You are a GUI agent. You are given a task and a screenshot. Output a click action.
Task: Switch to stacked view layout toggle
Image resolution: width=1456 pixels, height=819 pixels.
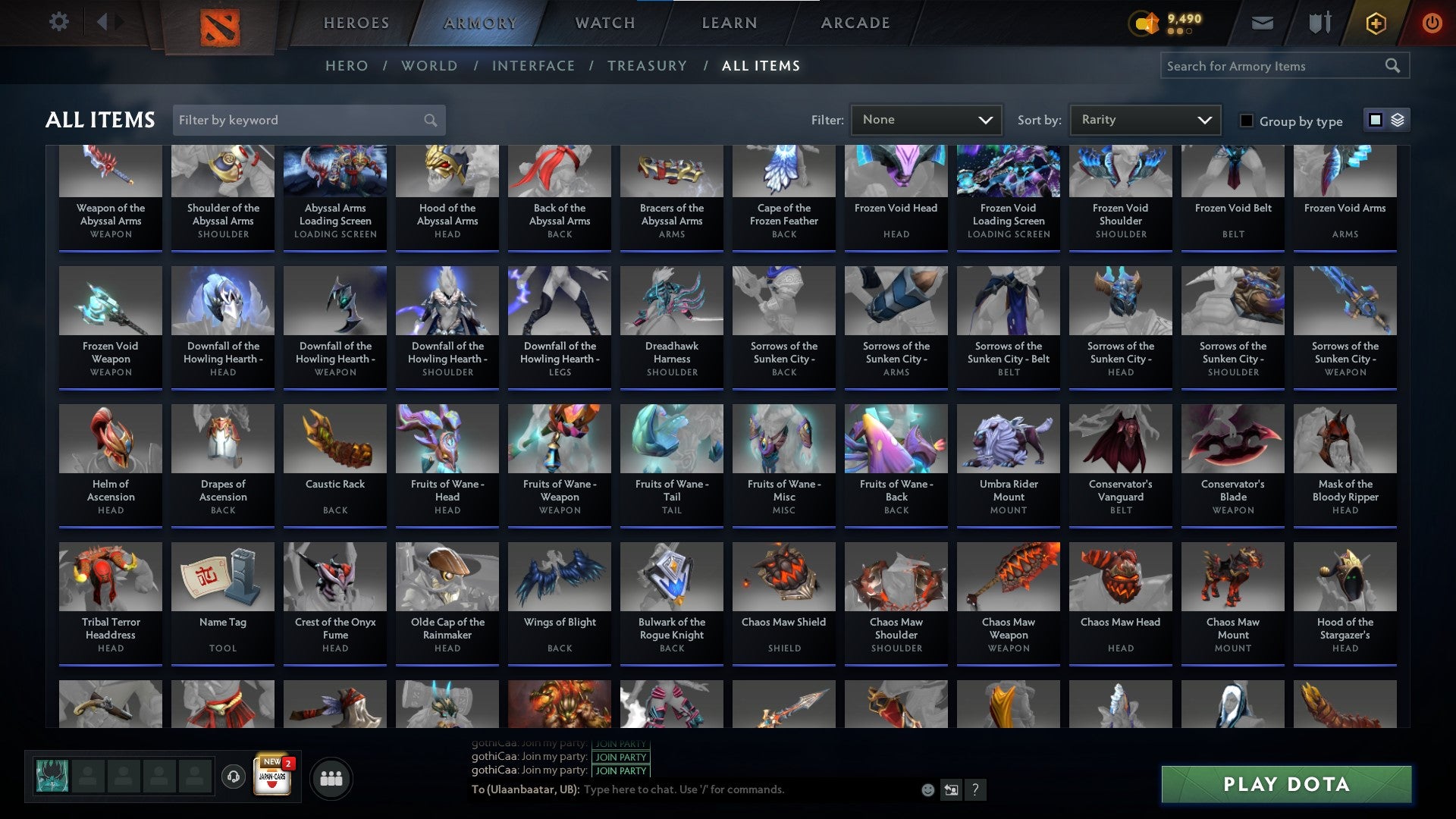(x=1396, y=120)
